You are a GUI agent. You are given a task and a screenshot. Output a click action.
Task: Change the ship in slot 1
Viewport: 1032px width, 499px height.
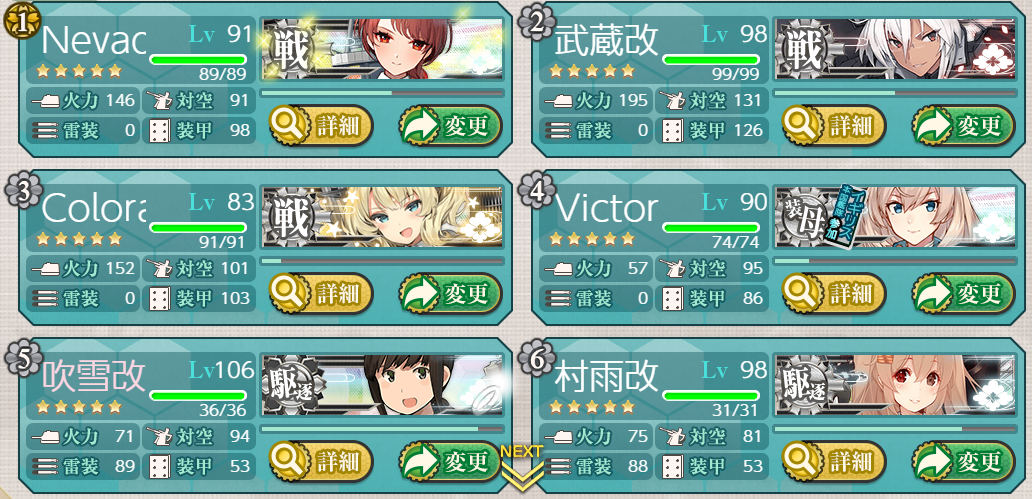[449, 126]
